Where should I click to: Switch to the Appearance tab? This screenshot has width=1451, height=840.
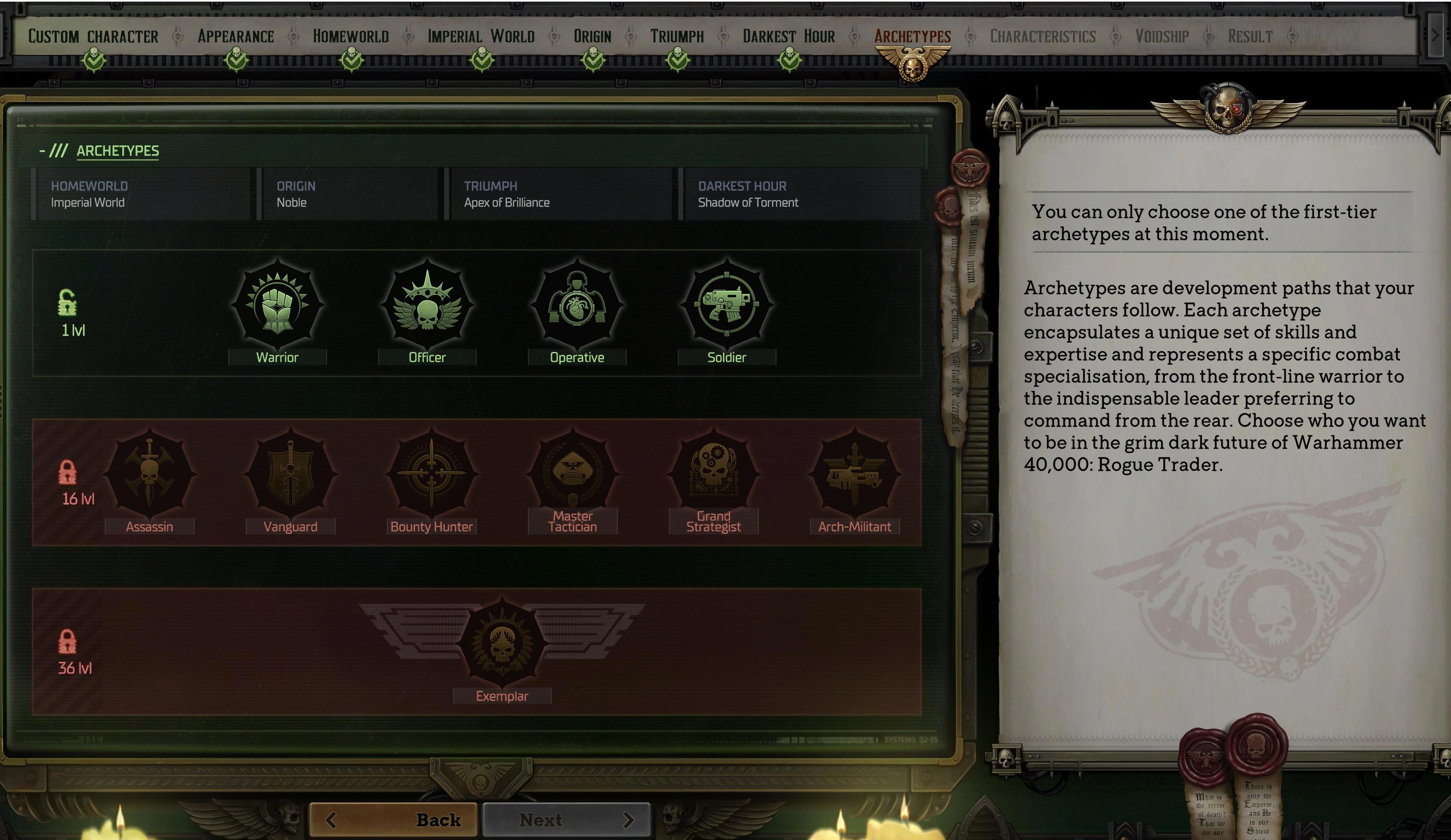(x=235, y=36)
